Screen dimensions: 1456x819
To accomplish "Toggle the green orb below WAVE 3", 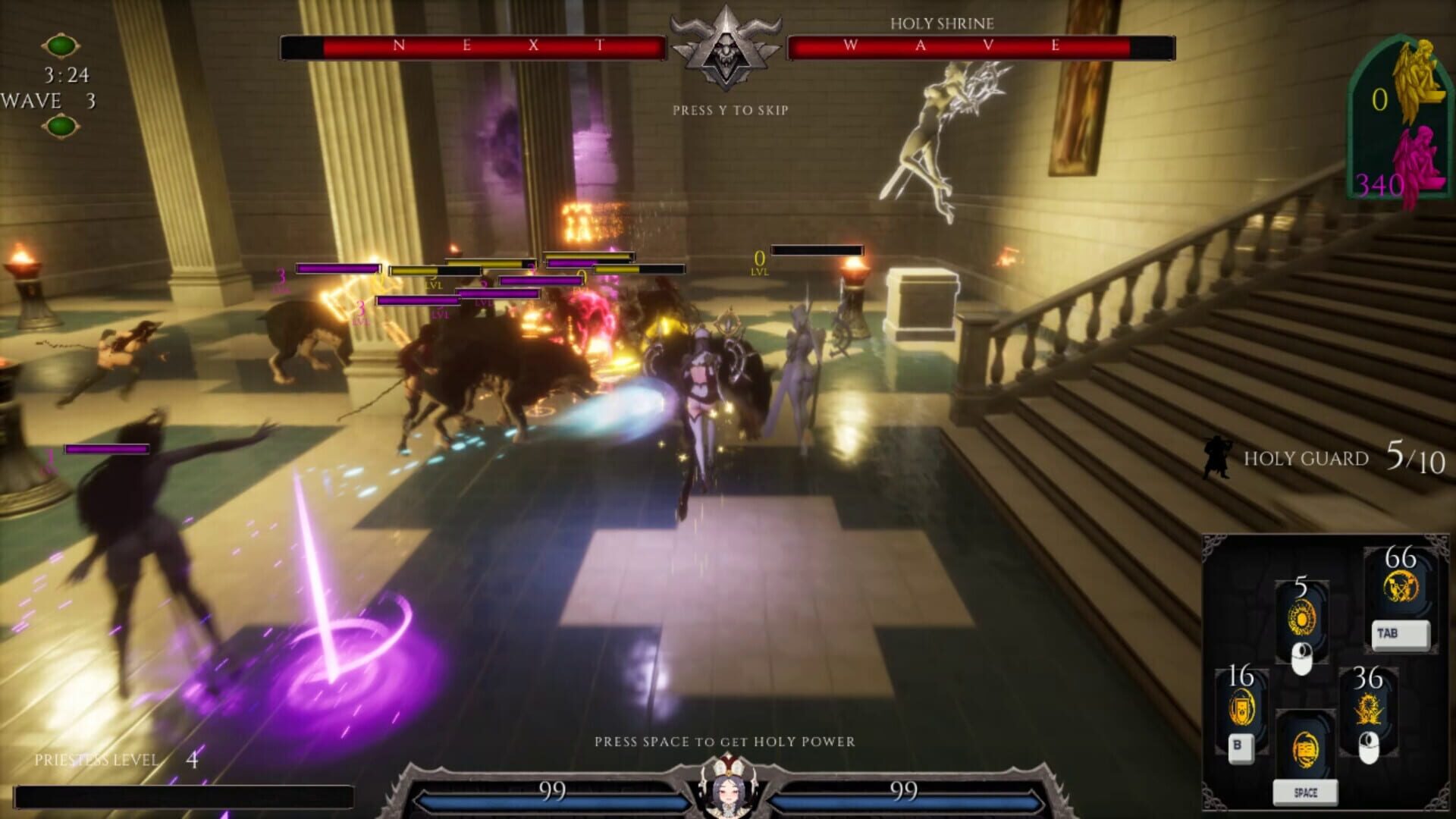I will (59, 125).
